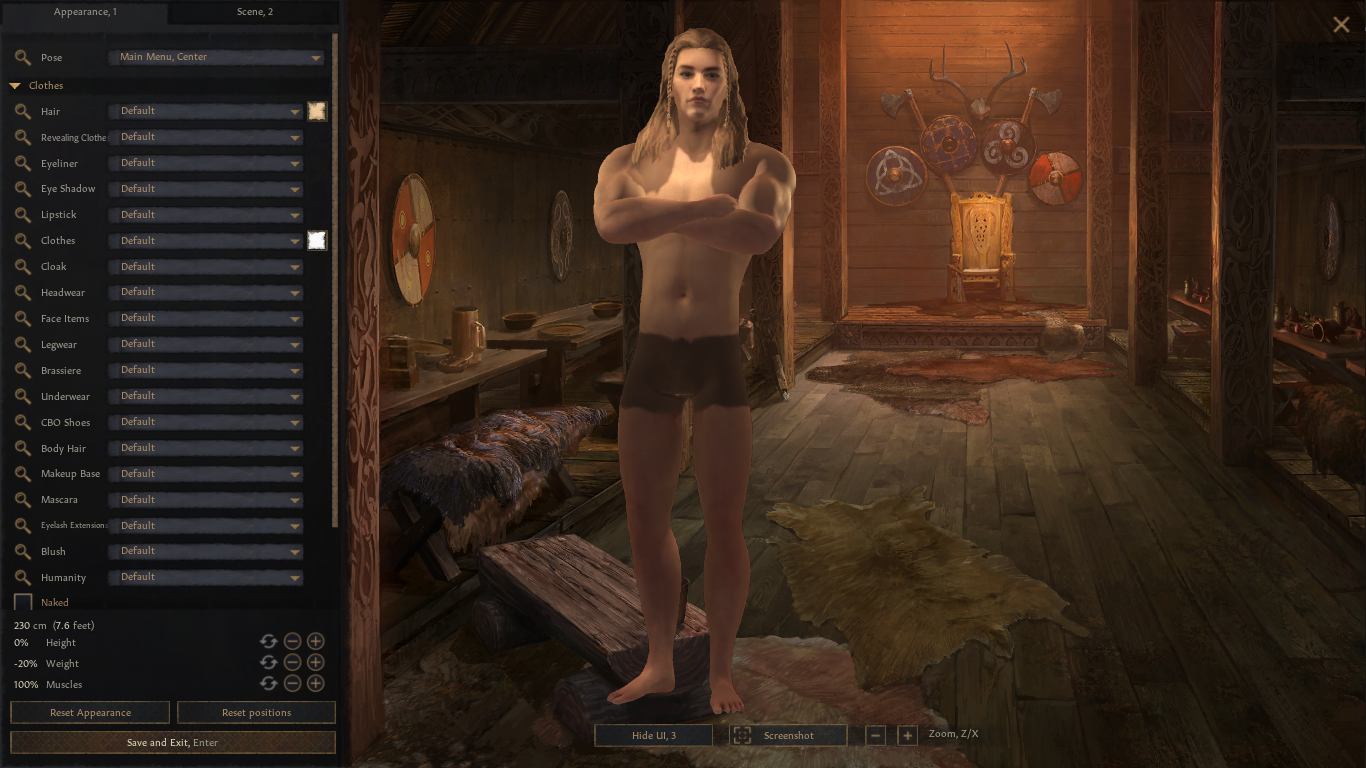The image size is (1366, 768).
Task: Click Reset positions
Action: 256,713
